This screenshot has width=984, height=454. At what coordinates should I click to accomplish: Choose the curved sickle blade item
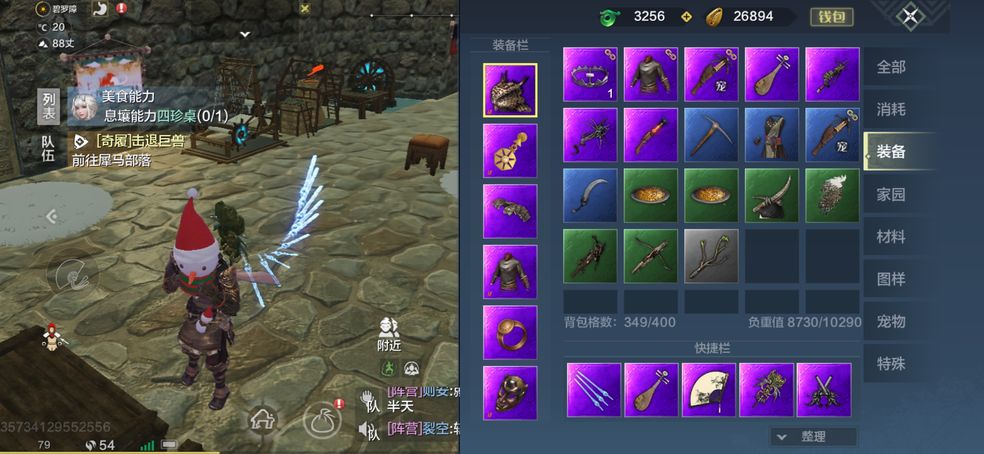pyautogui.click(x=589, y=195)
